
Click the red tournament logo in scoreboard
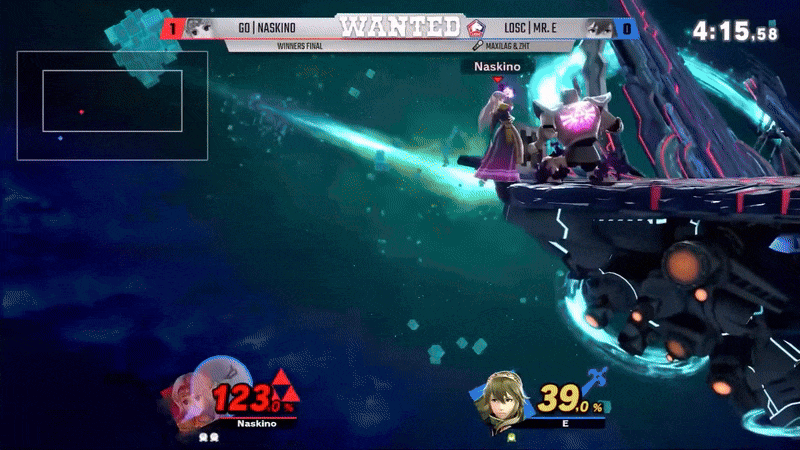point(477,28)
